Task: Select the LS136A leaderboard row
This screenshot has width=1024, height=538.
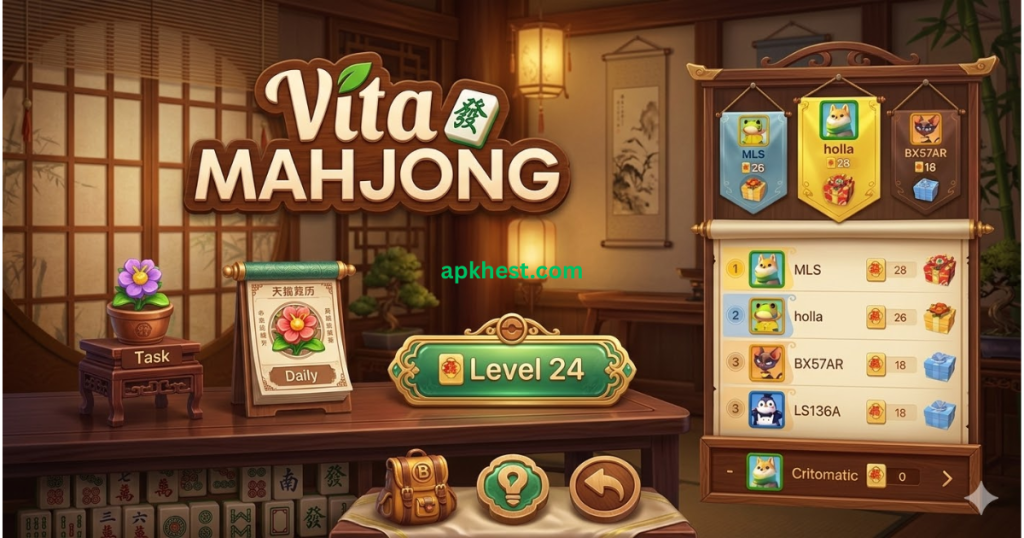Action: tap(840, 410)
